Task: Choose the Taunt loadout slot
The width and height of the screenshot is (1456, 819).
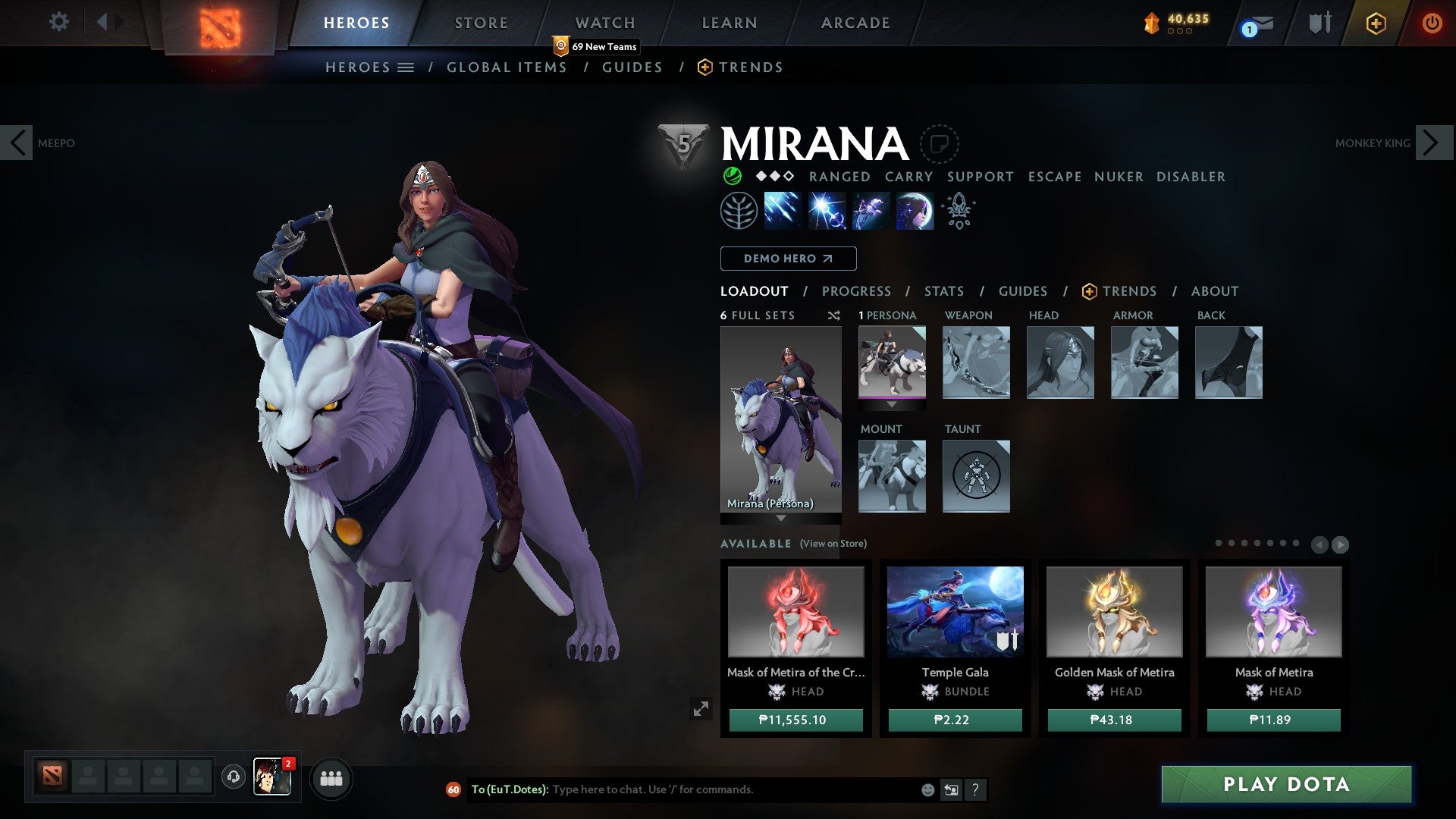Action: 976,476
